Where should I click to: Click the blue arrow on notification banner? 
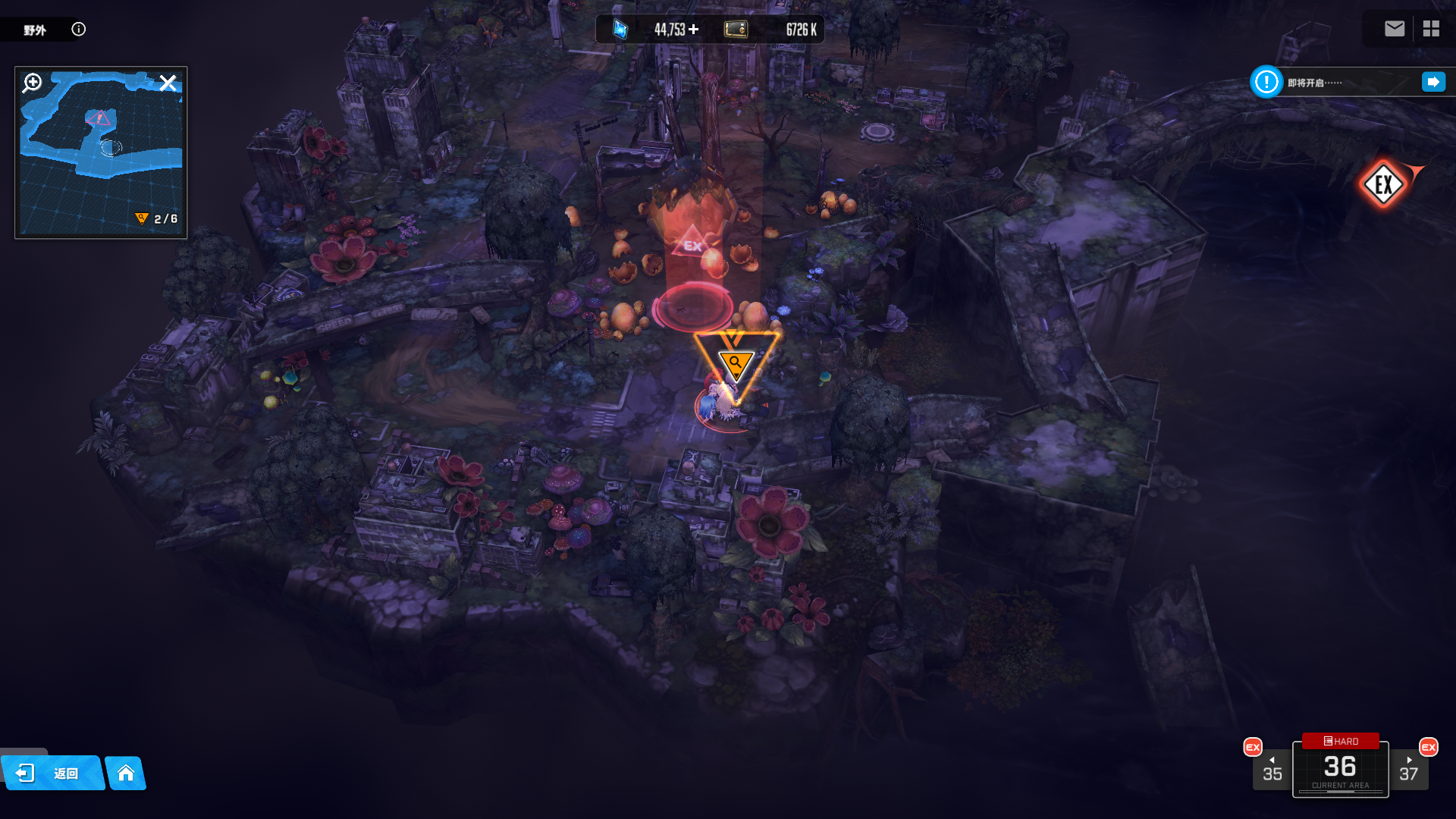(1433, 82)
